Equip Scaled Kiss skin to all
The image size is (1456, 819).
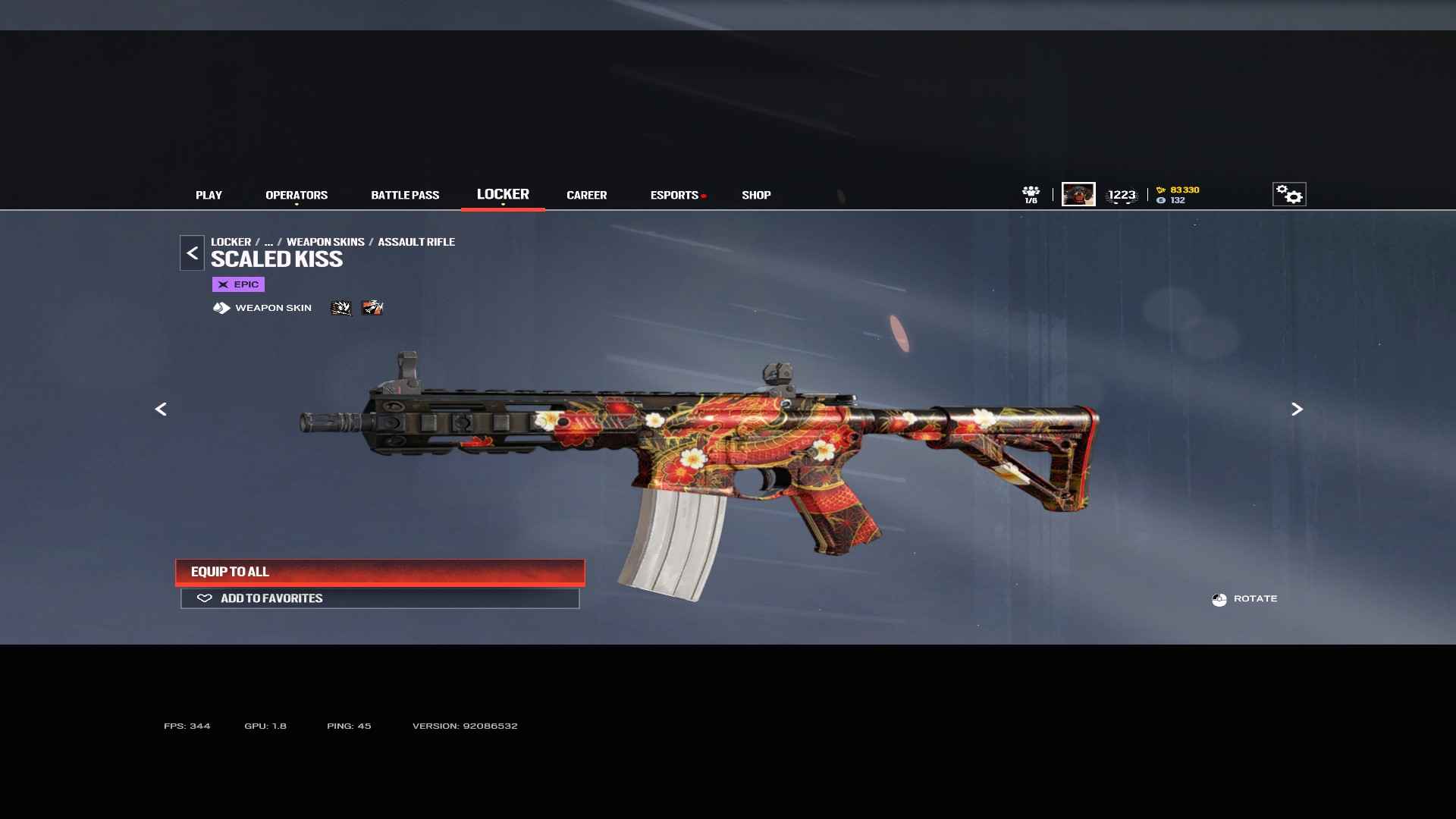380,572
